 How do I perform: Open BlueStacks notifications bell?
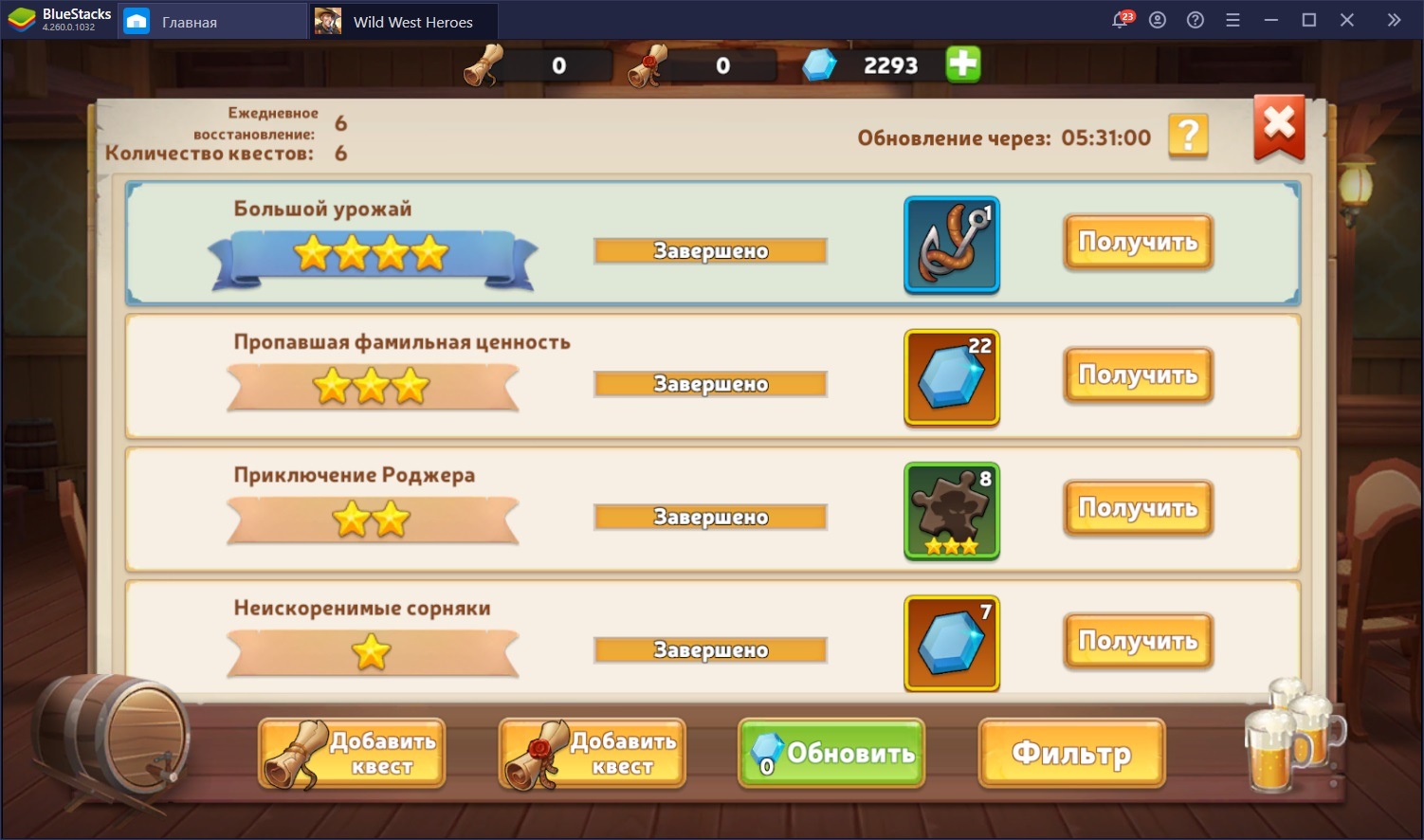pyautogui.click(x=1120, y=20)
